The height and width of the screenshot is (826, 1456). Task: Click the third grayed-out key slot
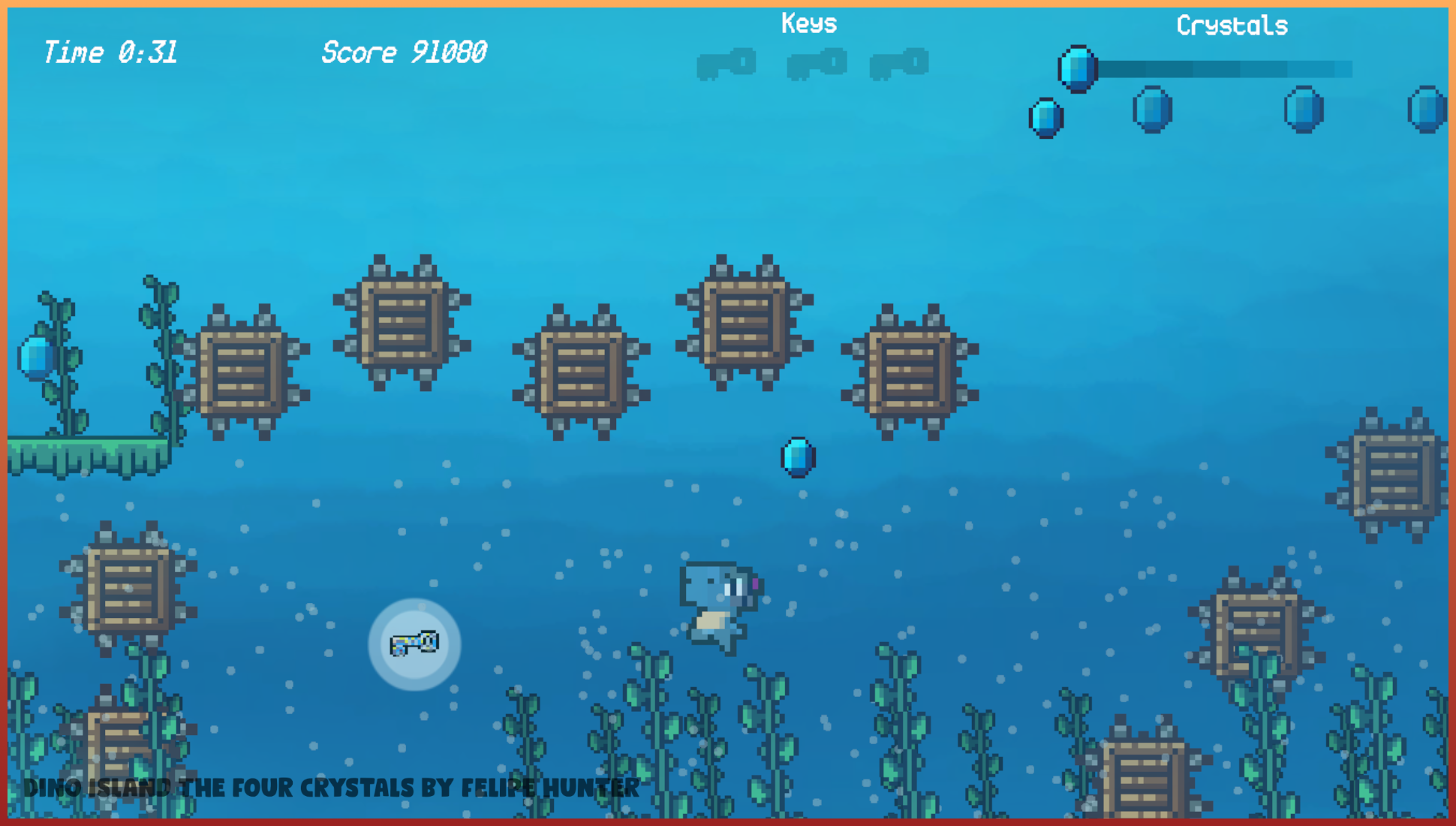899,64
